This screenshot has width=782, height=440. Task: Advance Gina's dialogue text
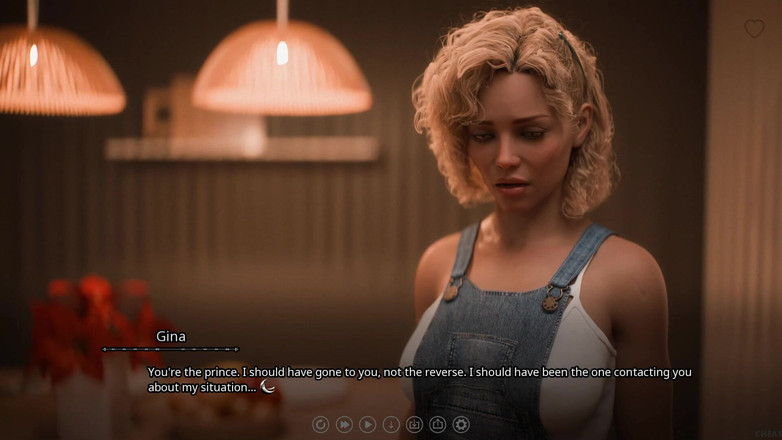pyautogui.click(x=419, y=379)
